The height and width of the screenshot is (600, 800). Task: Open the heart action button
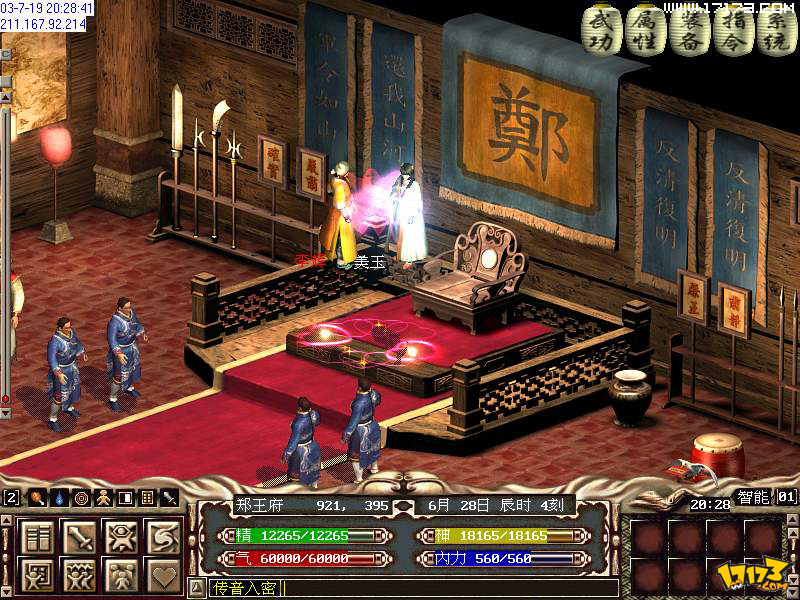(164, 575)
